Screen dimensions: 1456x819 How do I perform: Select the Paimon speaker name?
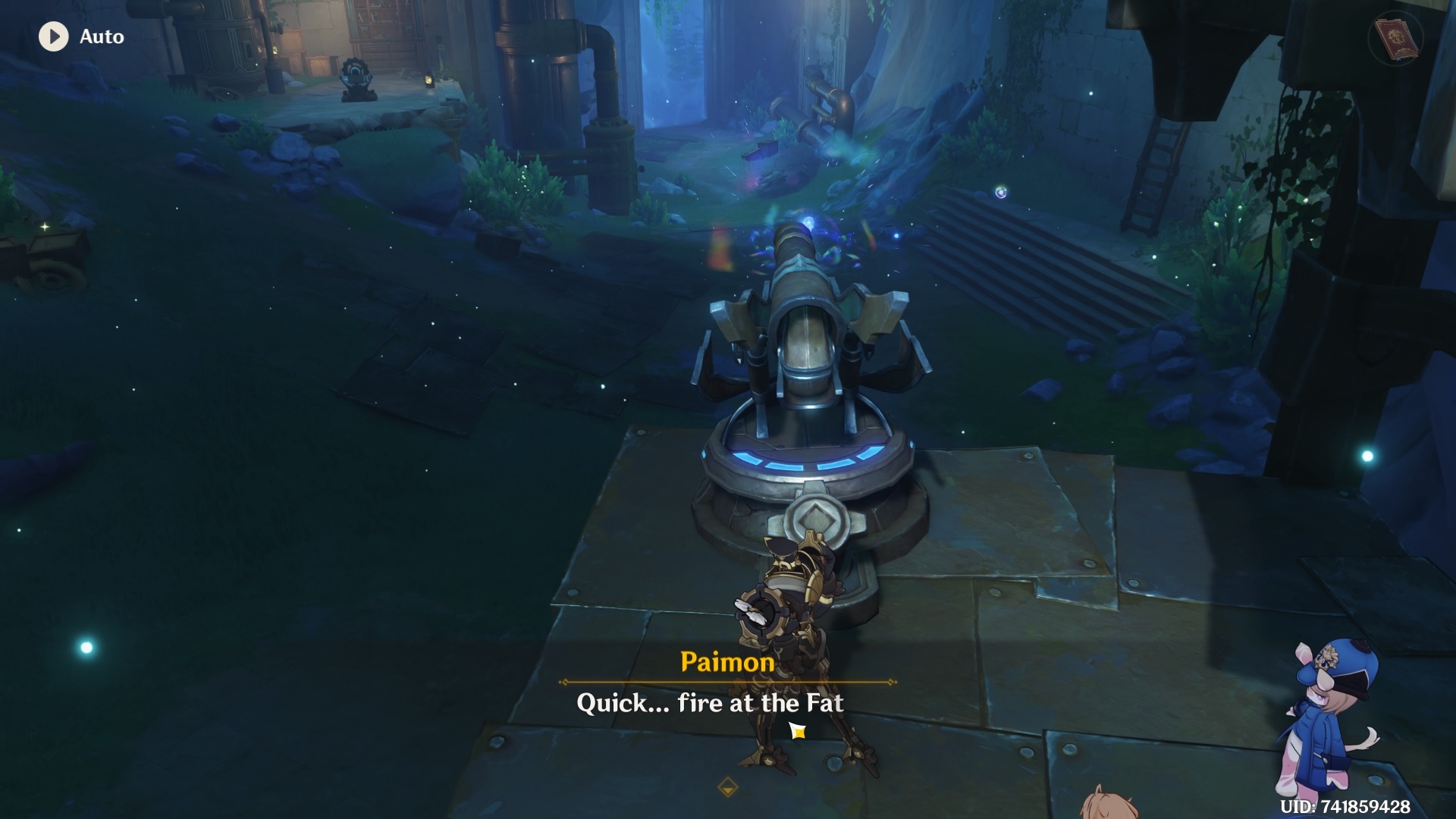pos(726,662)
